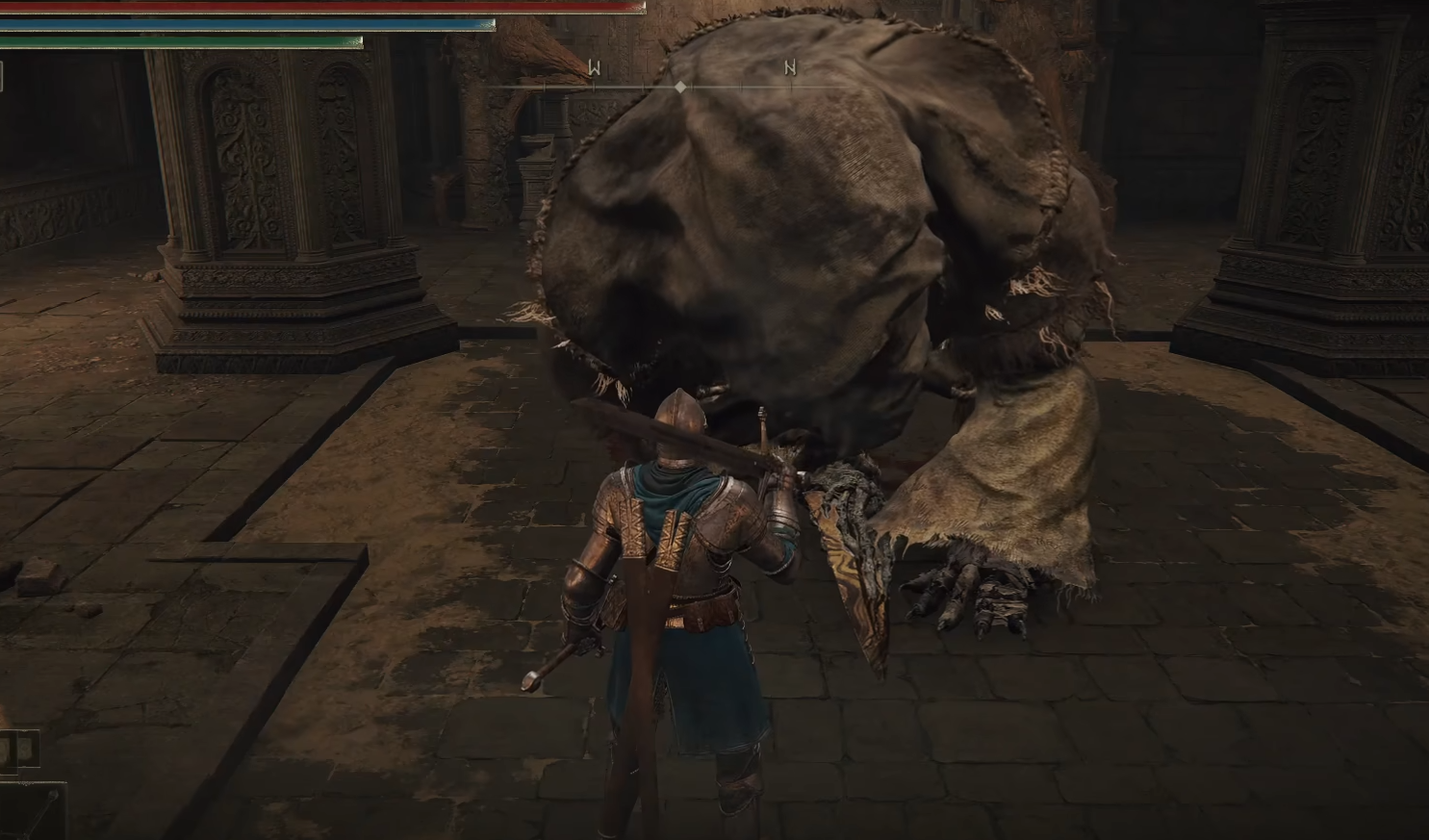This screenshot has height=840, width=1429.
Task: Select the N marker on the compass
Action: point(790,68)
